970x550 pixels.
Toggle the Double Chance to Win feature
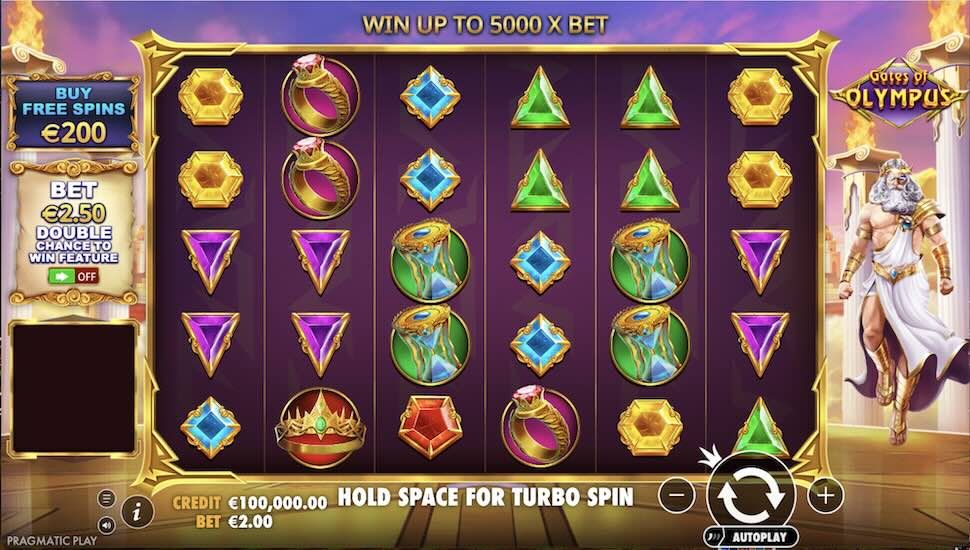click(74, 276)
